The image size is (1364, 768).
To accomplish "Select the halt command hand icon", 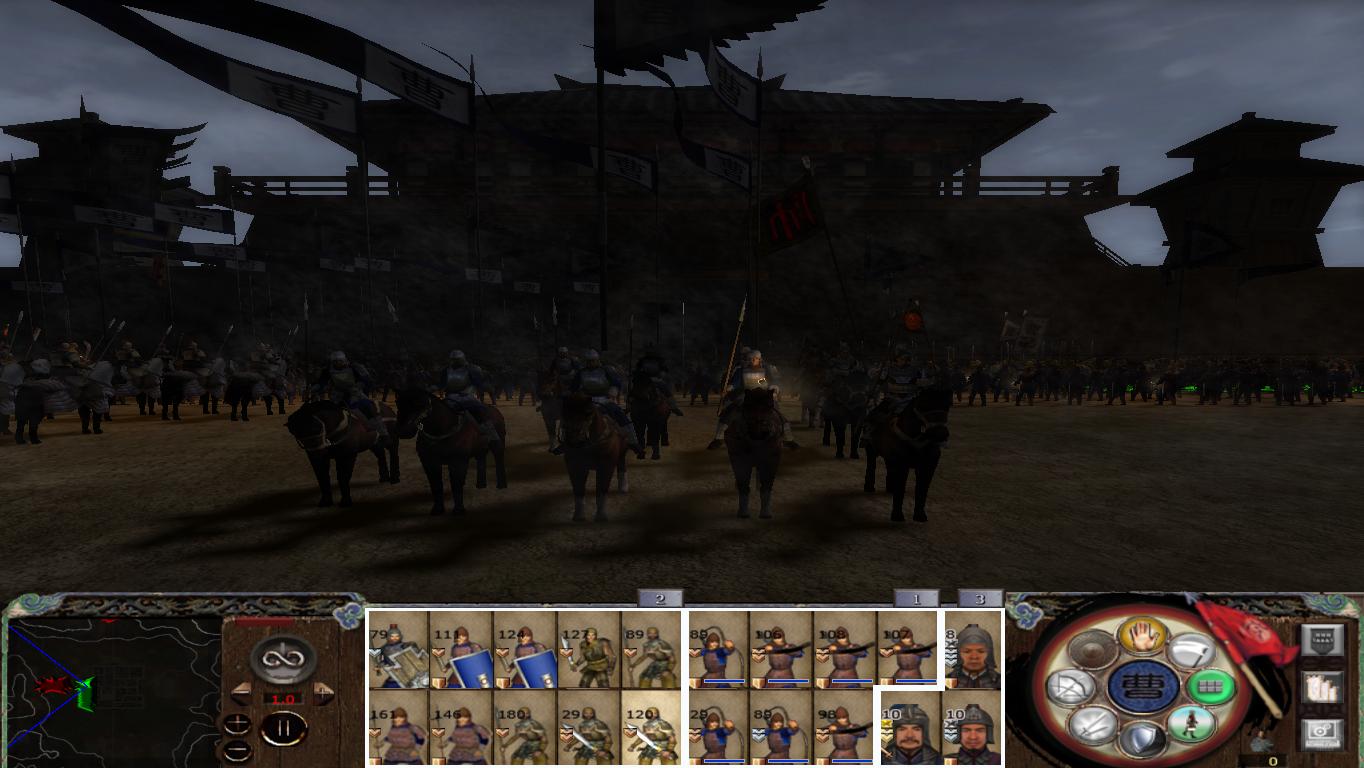I will click(x=1142, y=637).
